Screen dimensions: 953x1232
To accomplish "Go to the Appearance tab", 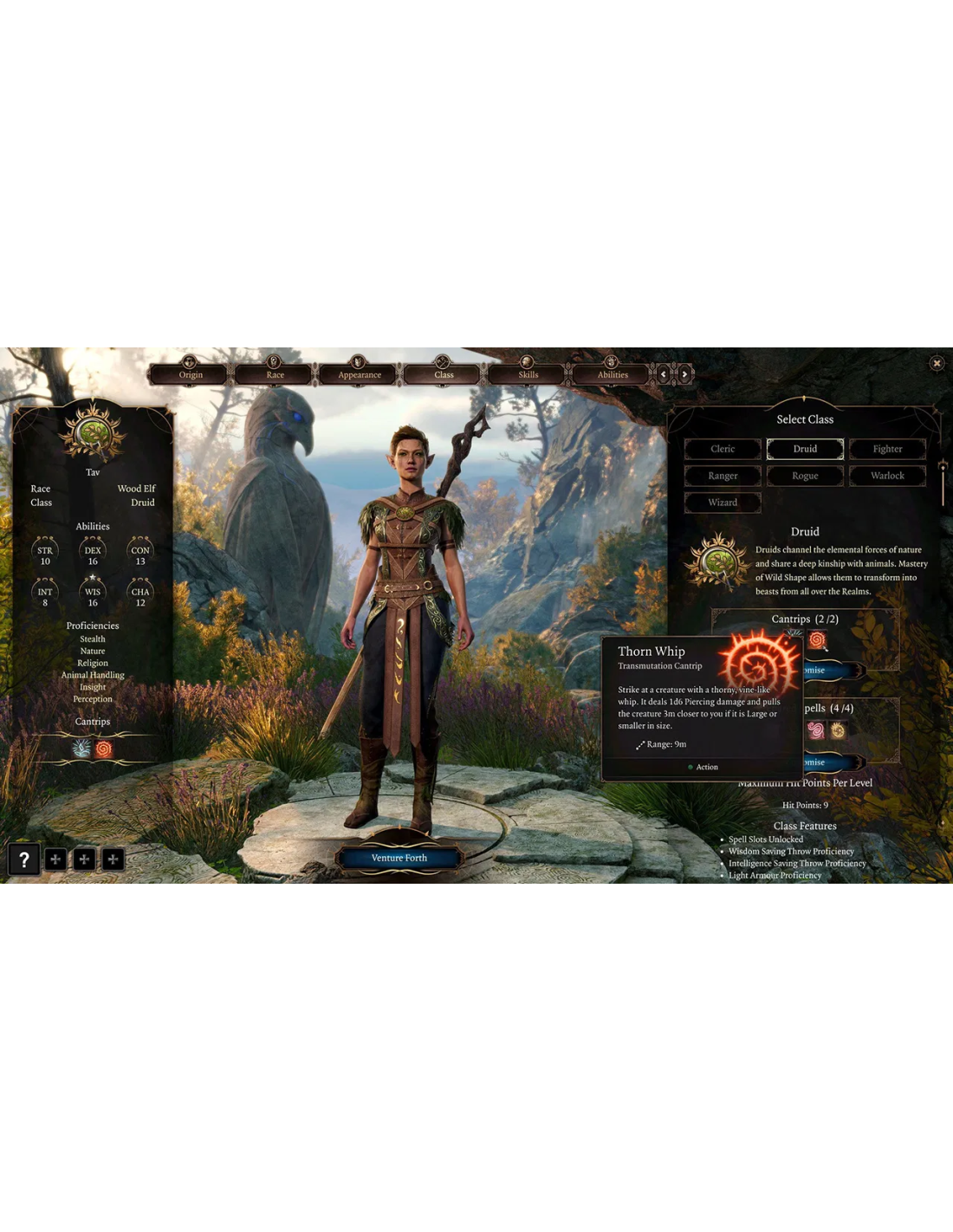I will pos(360,374).
